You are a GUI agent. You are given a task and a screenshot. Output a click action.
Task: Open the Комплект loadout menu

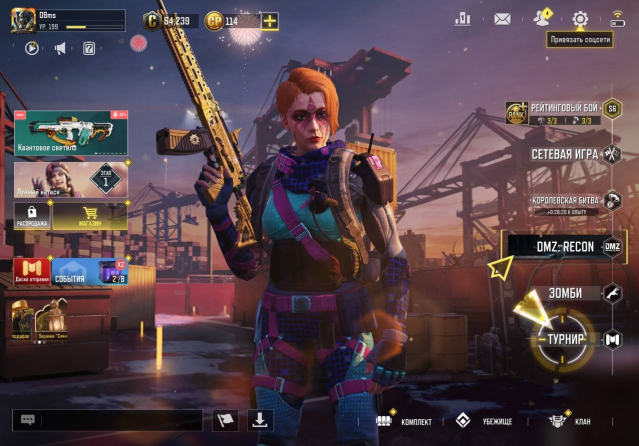[405, 421]
